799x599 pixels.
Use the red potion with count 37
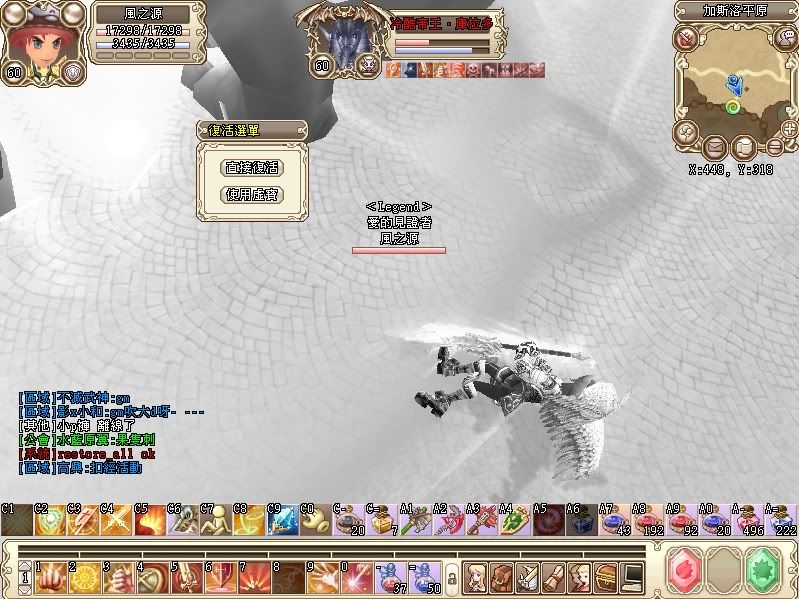390,576
